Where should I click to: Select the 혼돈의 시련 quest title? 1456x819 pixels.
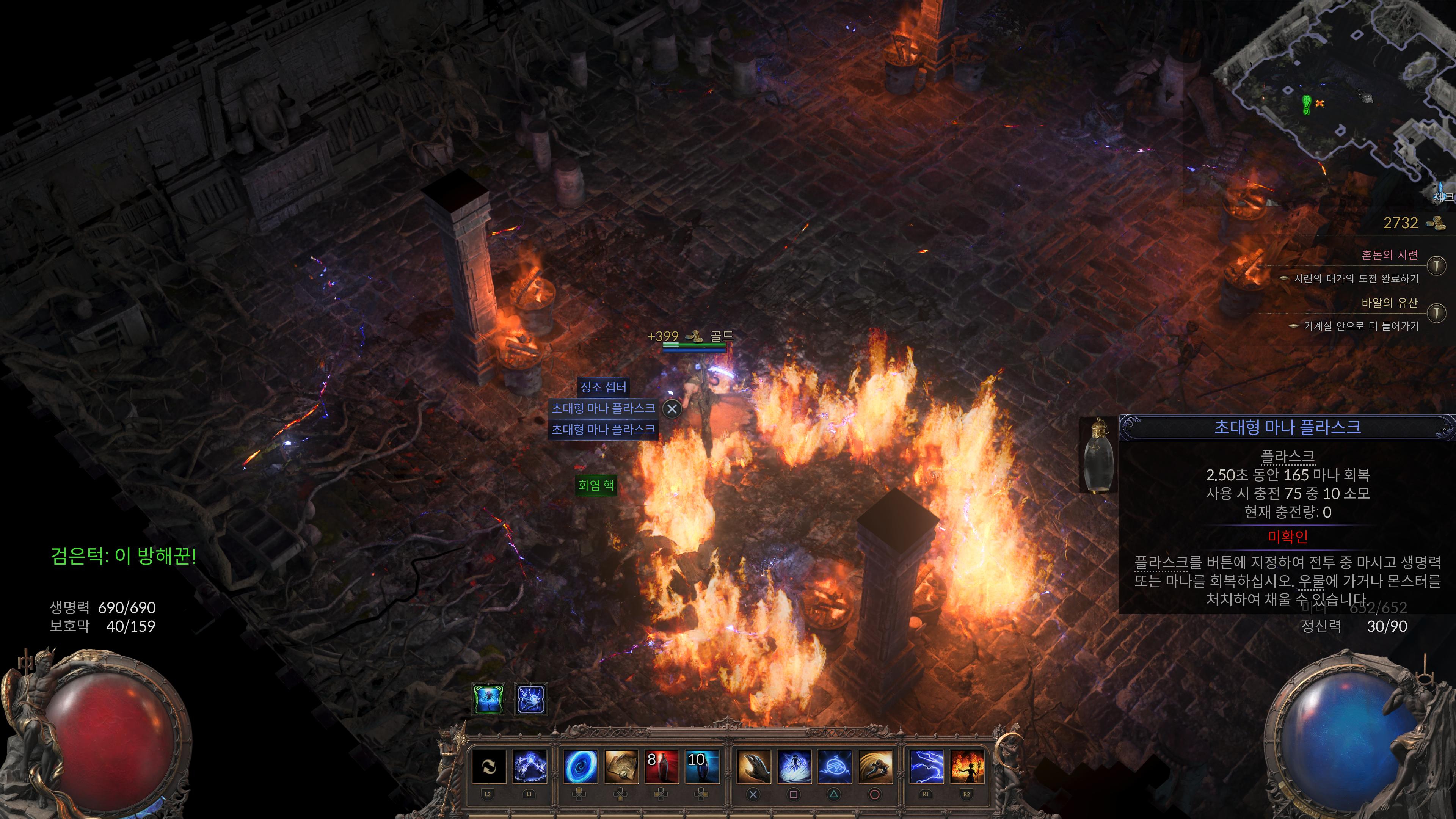(x=1389, y=255)
